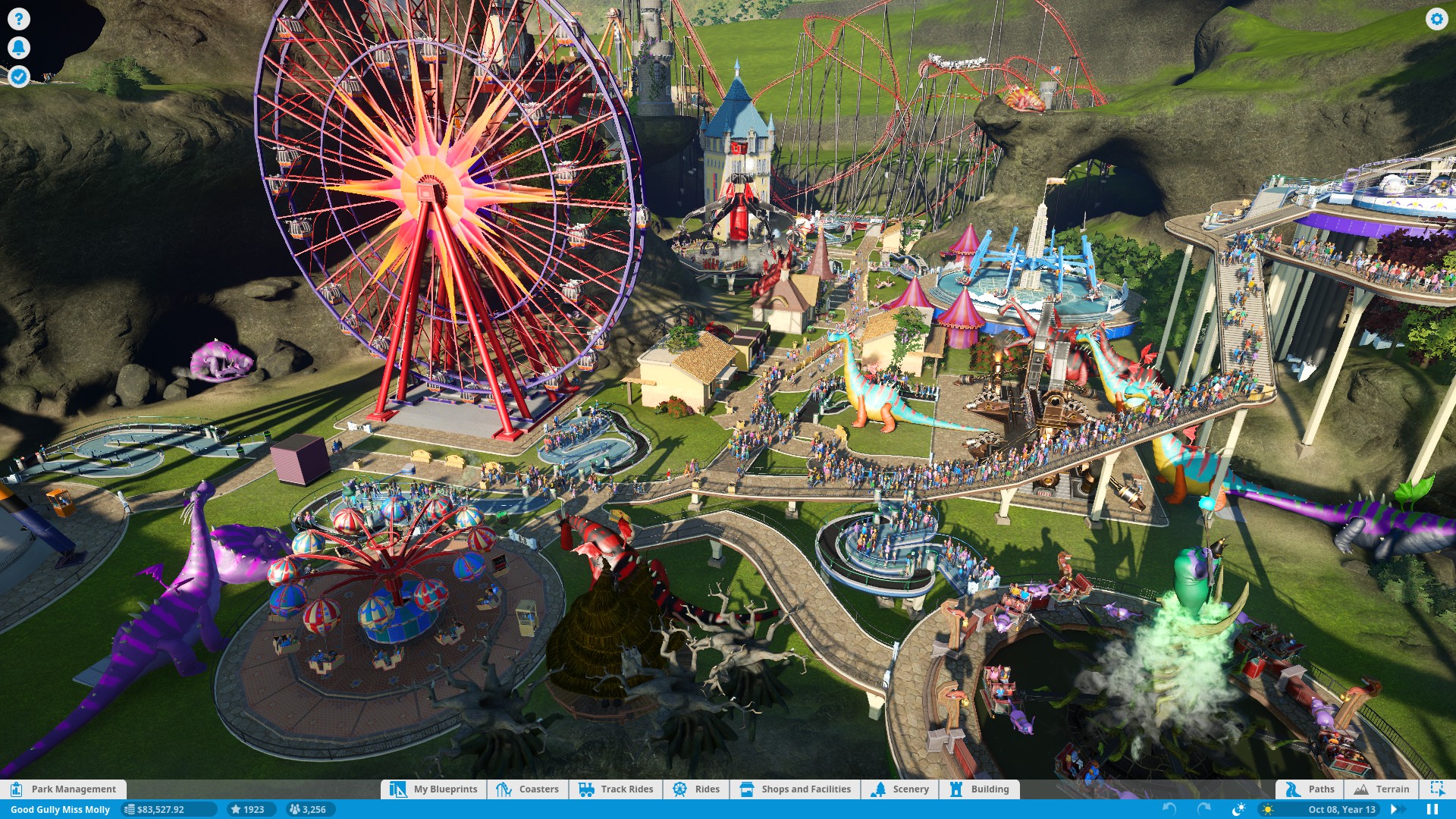Open the Terrain editing tools
Viewport: 1456px width, 819px height.
pos(1382,789)
